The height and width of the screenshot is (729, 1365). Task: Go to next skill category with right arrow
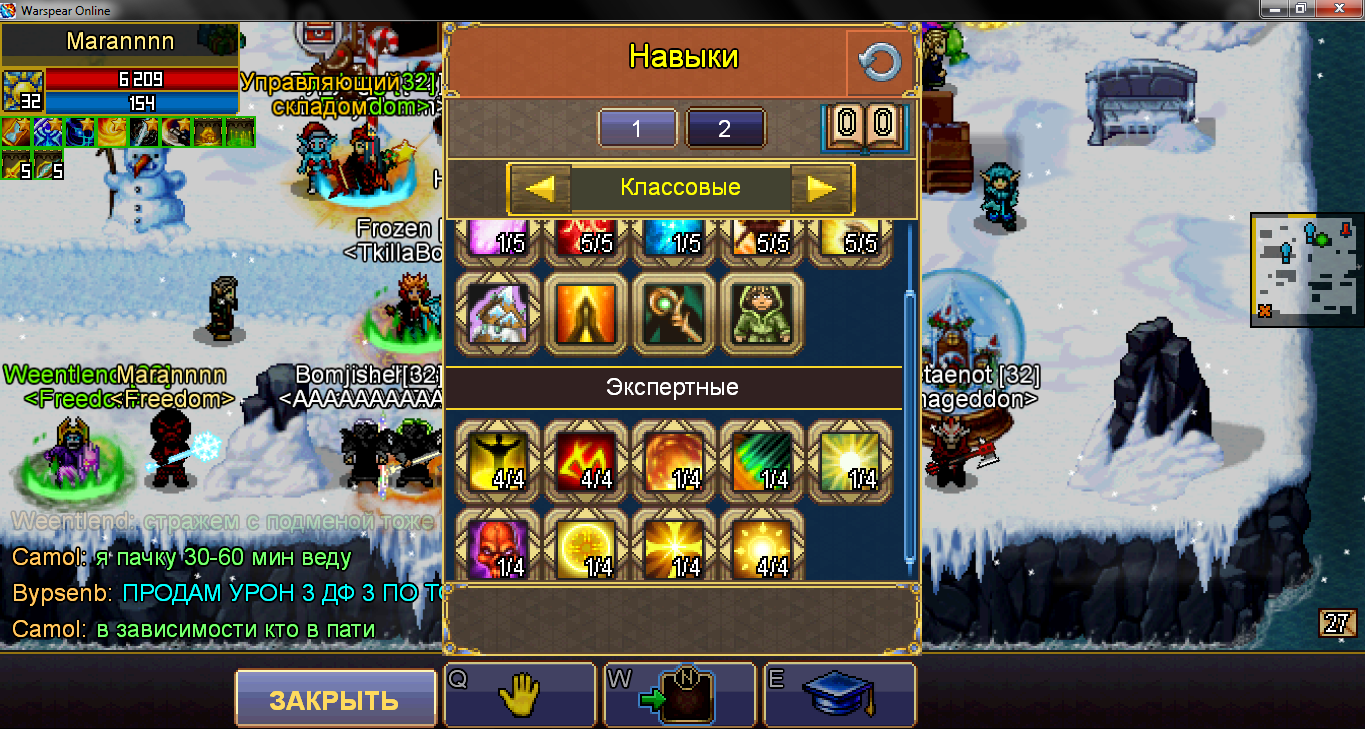tap(821, 188)
